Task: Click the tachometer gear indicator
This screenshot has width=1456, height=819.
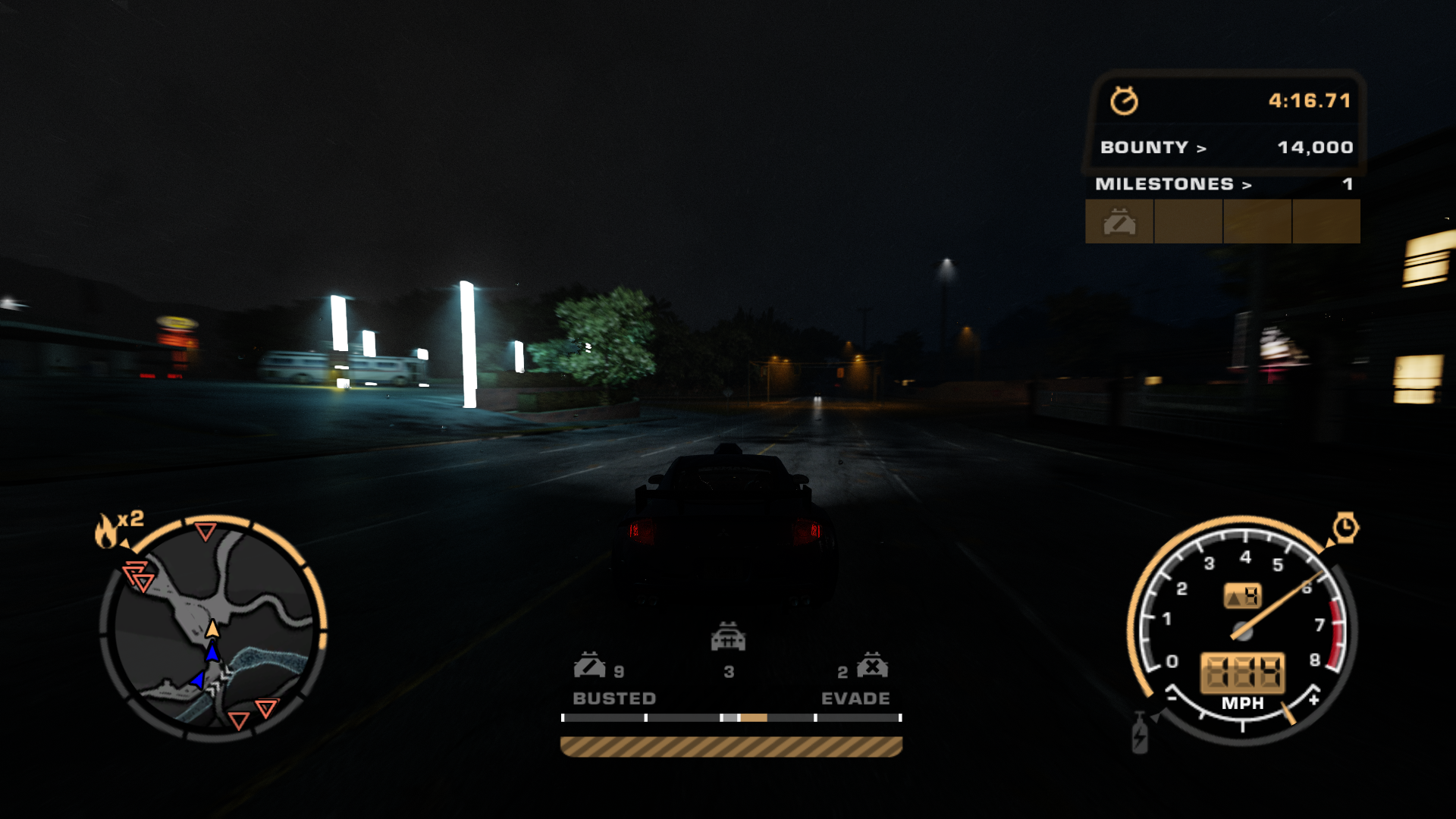Action: coord(1243,597)
